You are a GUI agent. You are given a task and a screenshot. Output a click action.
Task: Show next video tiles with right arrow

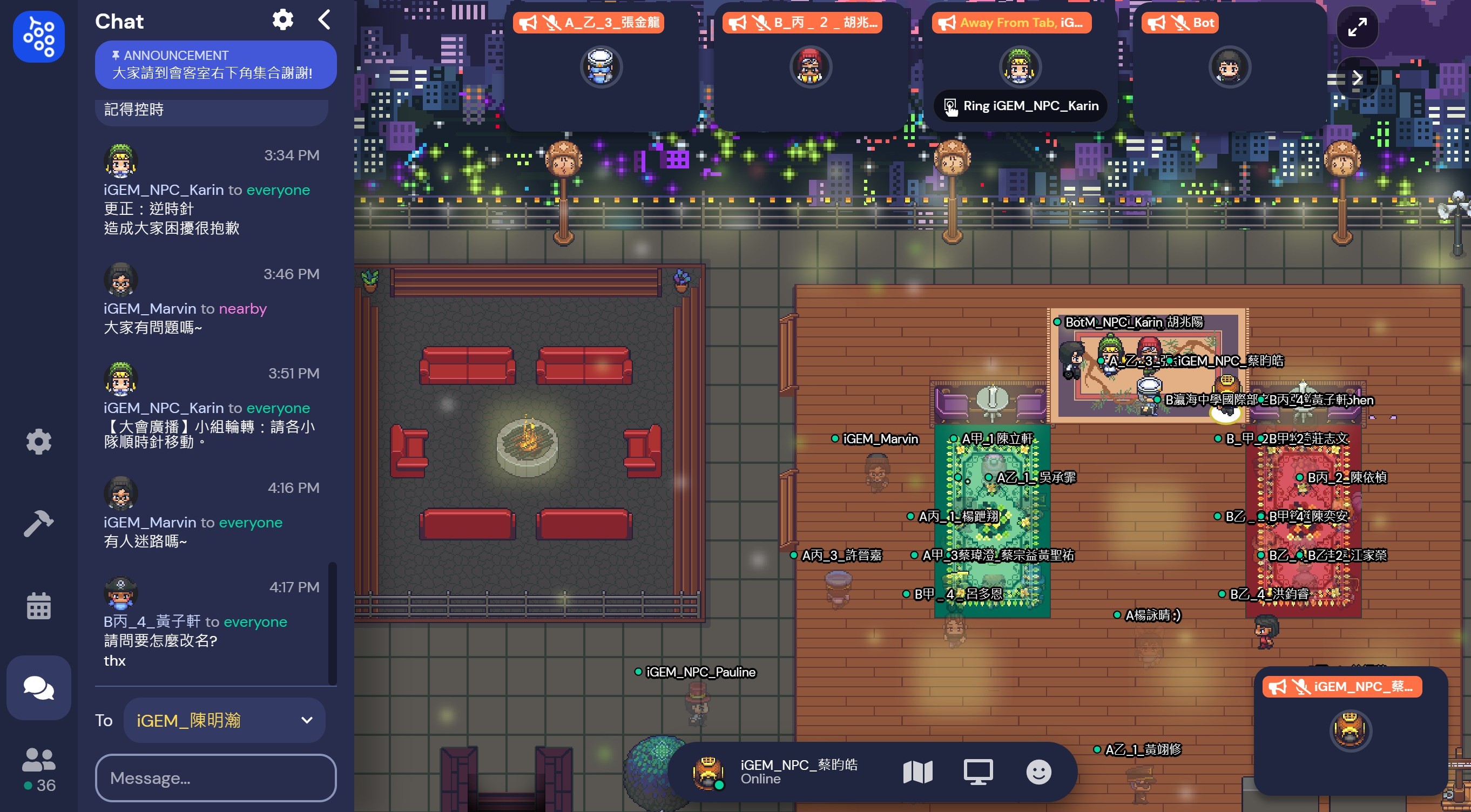tap(1358, 78)
